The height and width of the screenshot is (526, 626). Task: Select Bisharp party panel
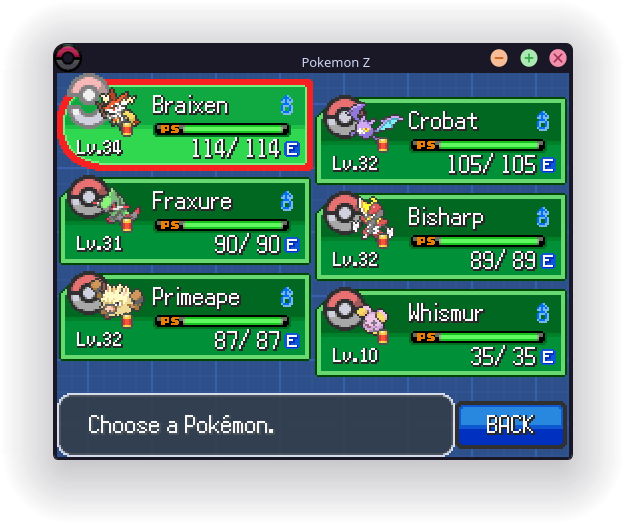pos(441,237)
